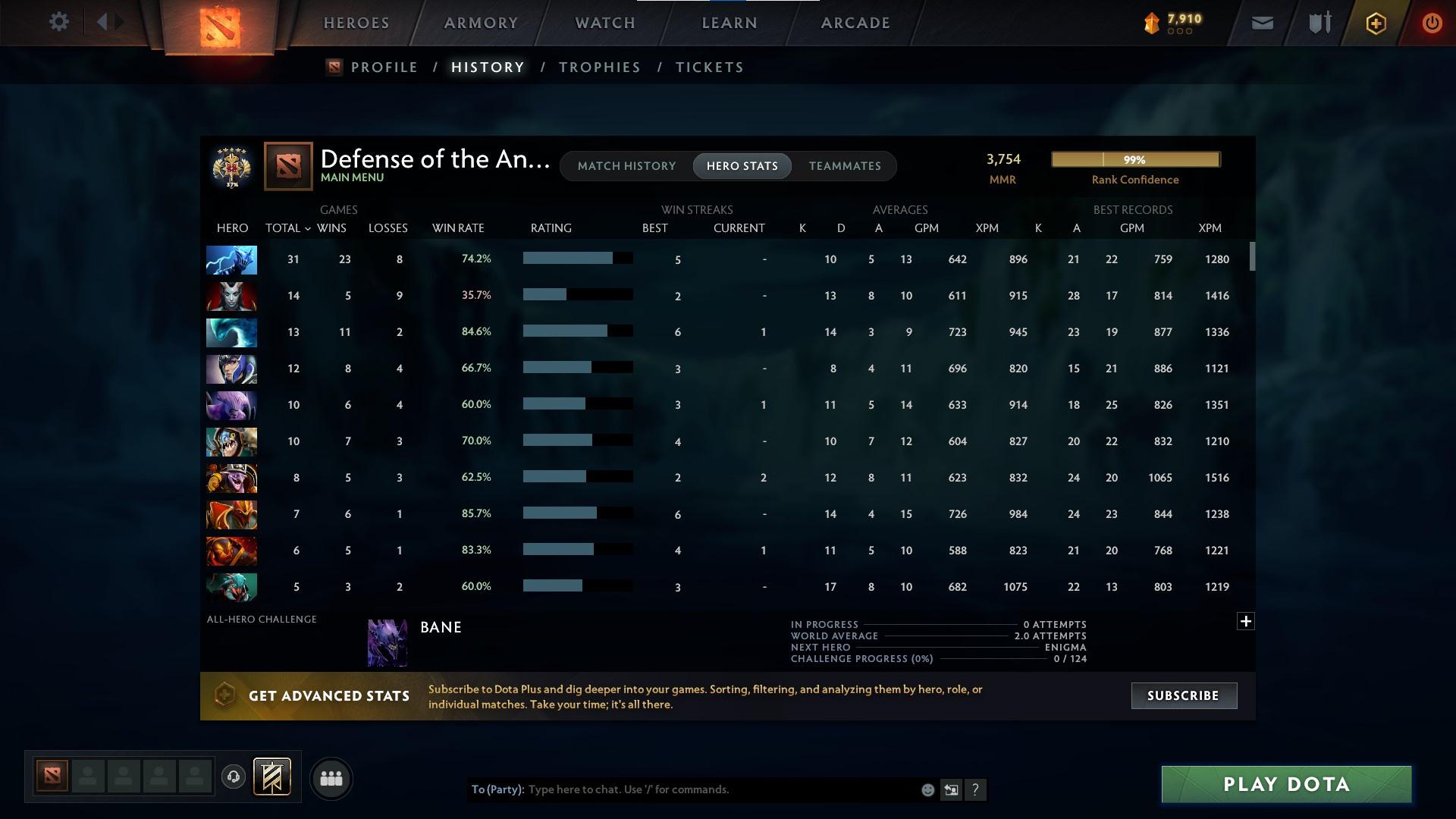This screenshot has width=1456, height=819.
Task: Expand the All-Hero Challenge plus button
Action: [x=1246, y=620]
